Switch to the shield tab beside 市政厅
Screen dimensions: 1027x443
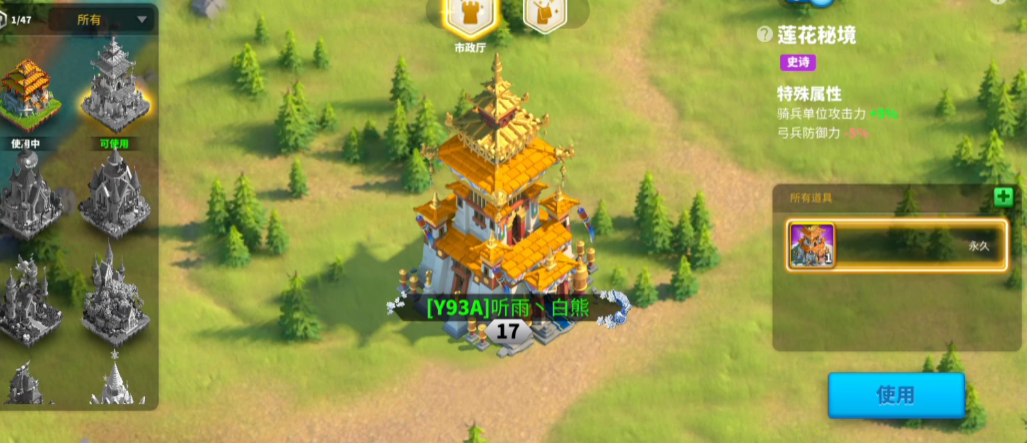(x=541, y=17)
